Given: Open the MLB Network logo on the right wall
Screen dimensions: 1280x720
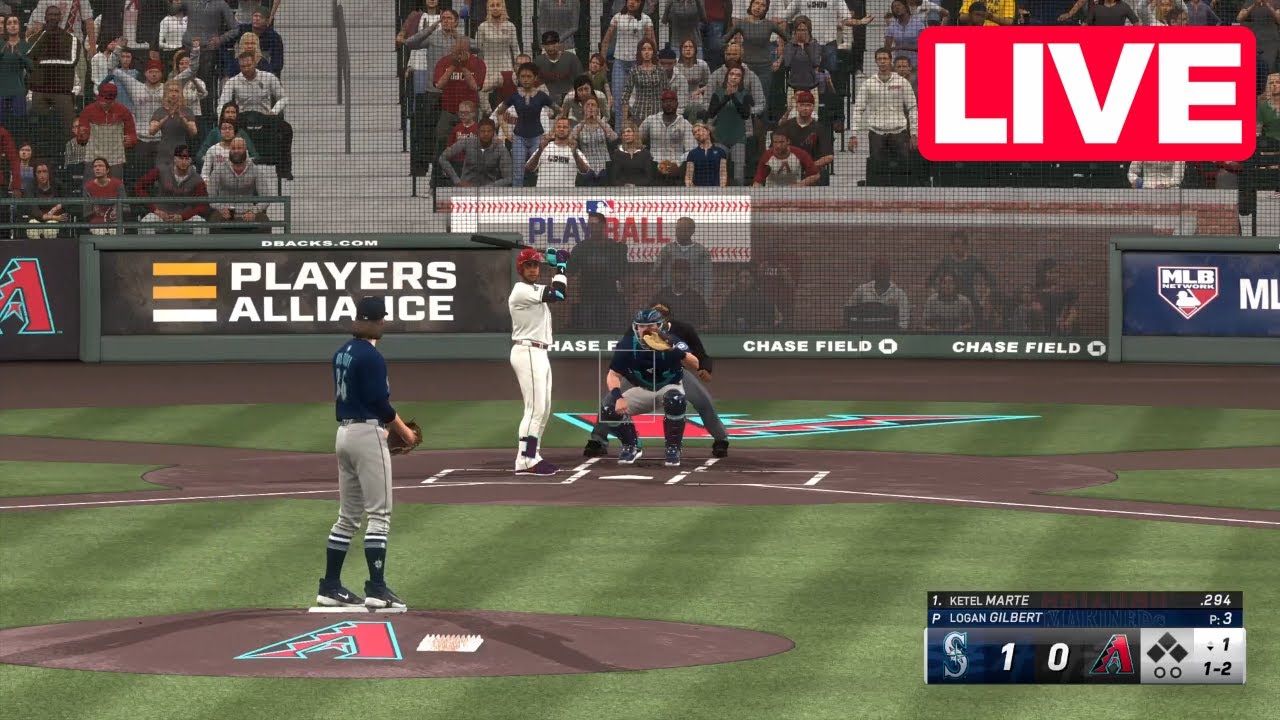Looking at the screenshot, I should [x=1186, y=291].
